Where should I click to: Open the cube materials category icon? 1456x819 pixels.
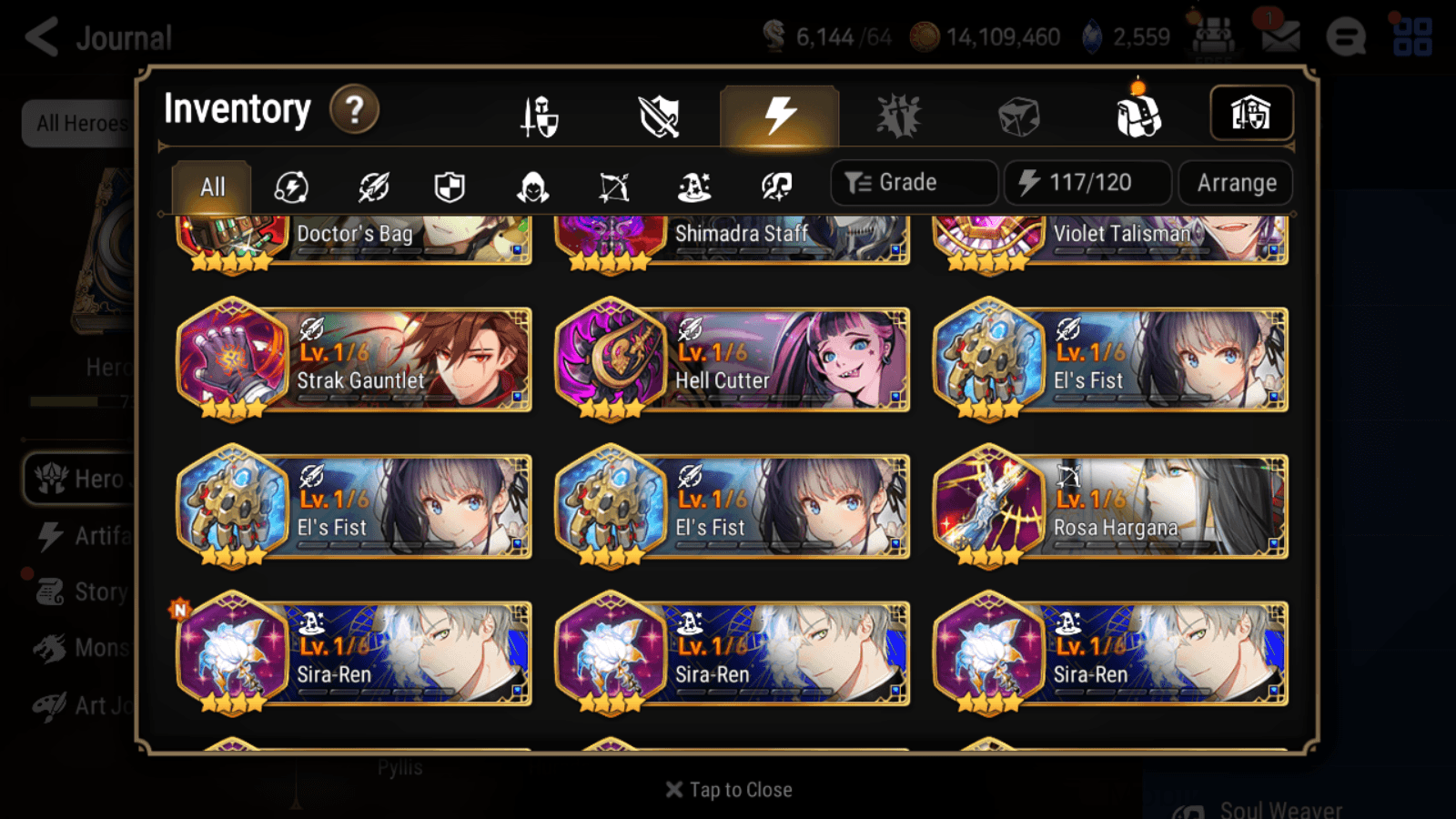tap(1019, 114)
